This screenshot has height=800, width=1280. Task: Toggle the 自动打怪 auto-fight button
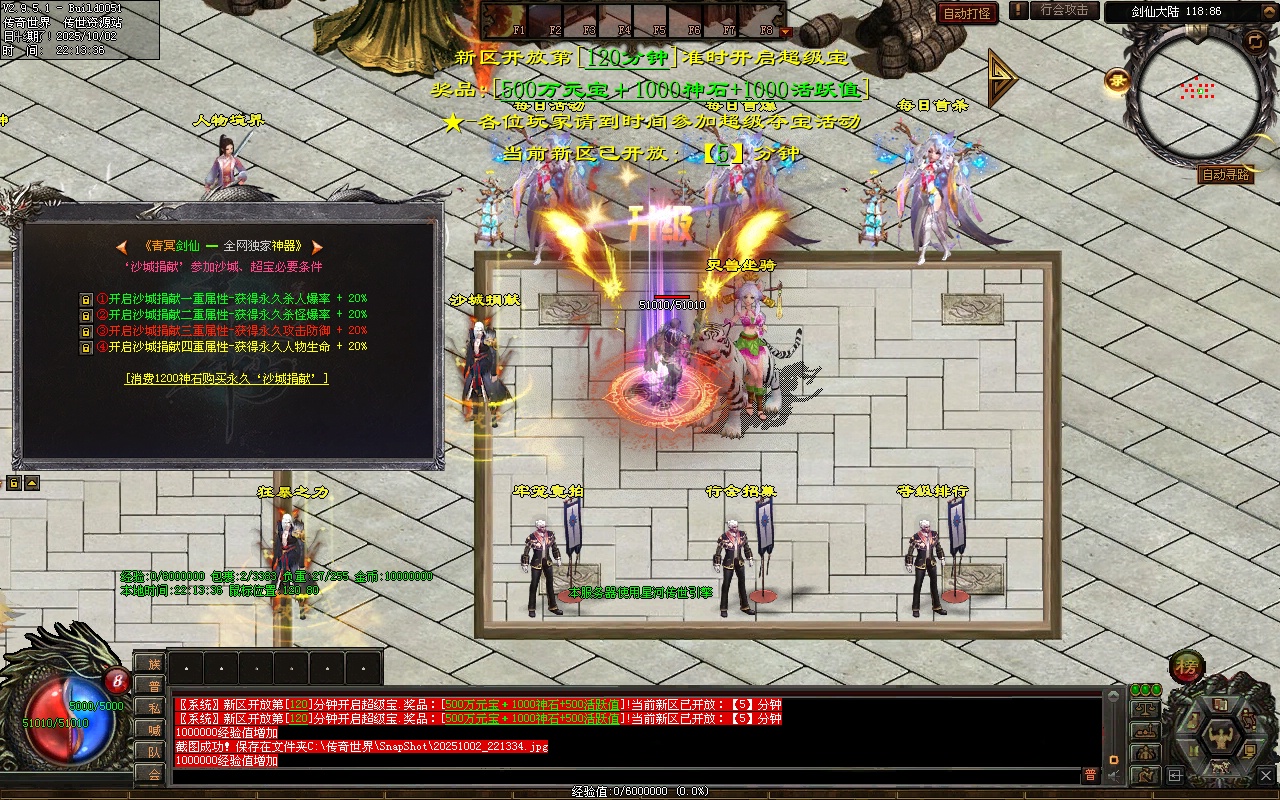click(x=968, y=13)
